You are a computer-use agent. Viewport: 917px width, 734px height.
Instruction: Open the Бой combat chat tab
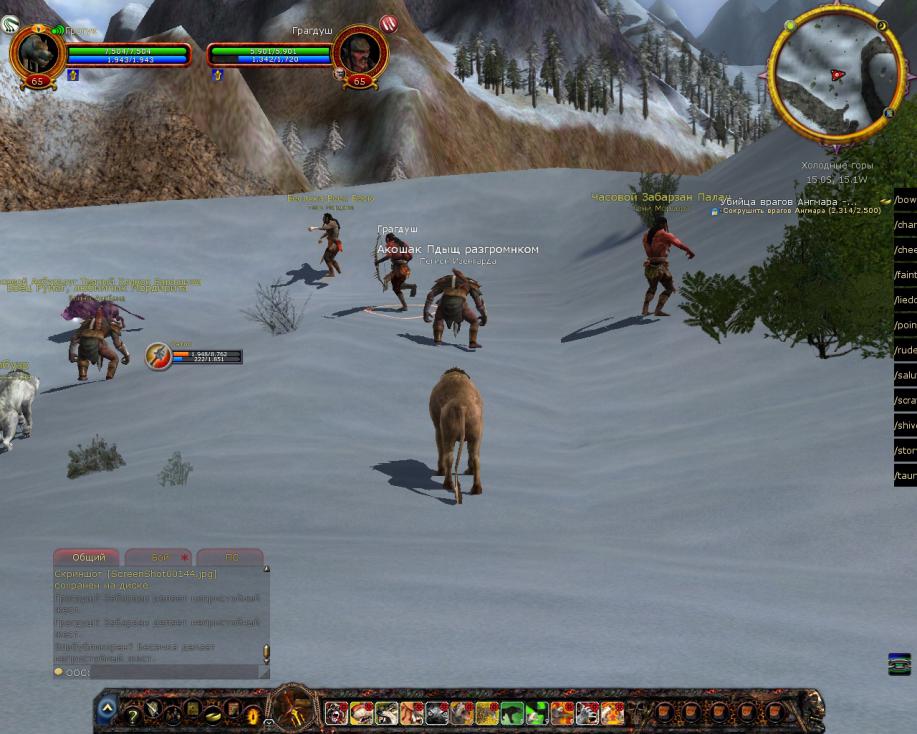tap(158, 557)
